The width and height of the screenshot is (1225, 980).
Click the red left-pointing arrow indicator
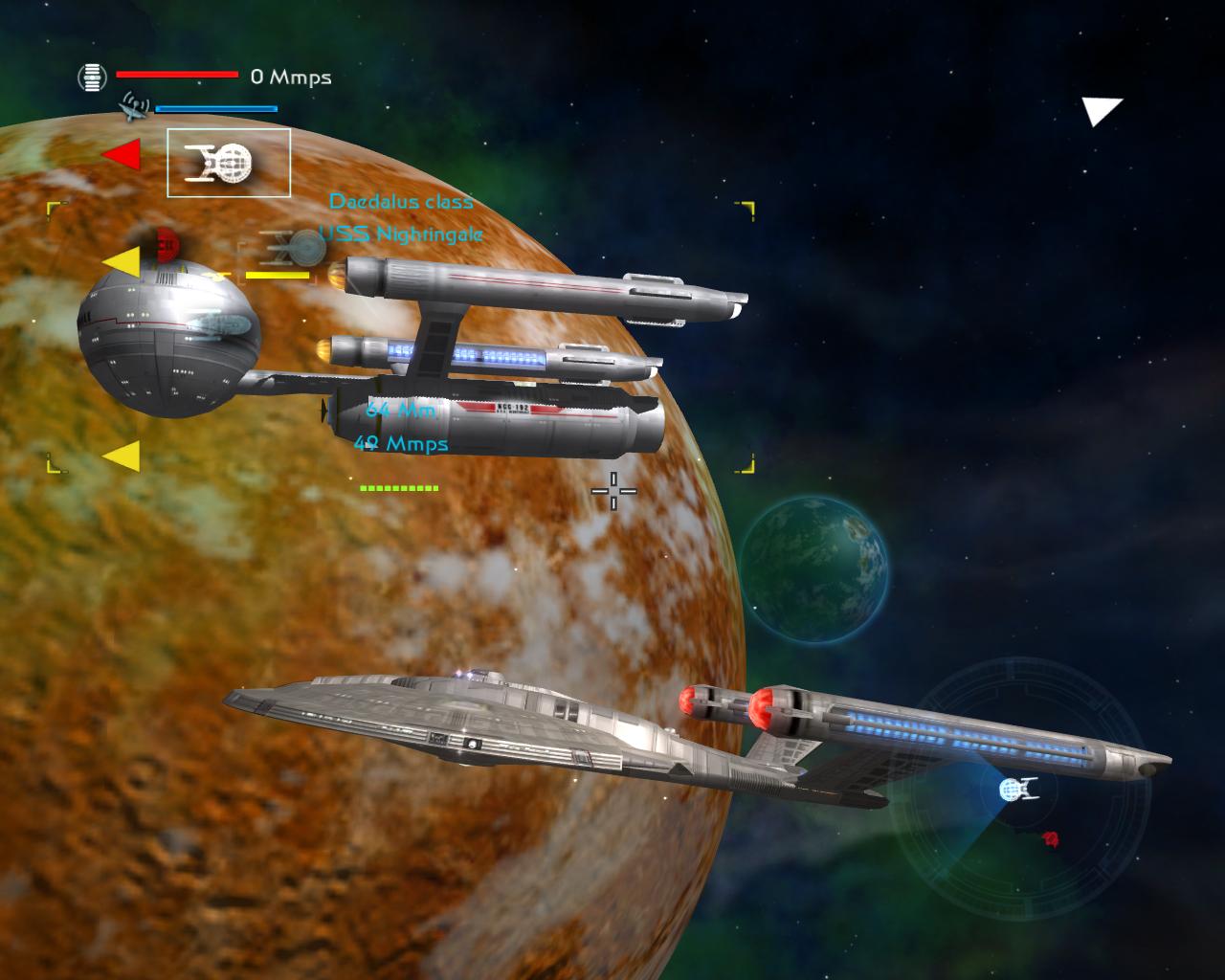122,154
